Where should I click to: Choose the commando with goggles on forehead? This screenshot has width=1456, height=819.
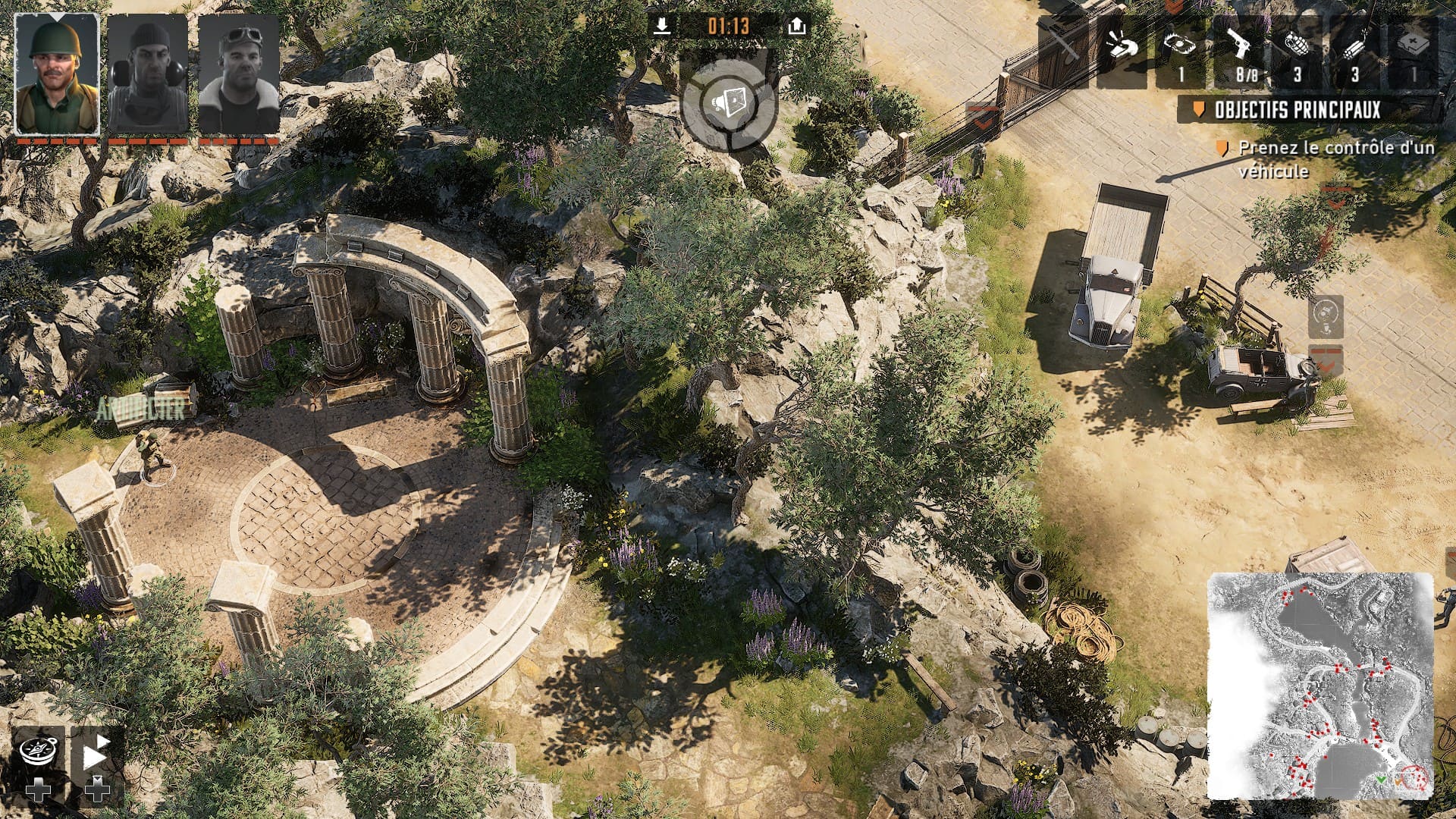(x=239, y=74)
